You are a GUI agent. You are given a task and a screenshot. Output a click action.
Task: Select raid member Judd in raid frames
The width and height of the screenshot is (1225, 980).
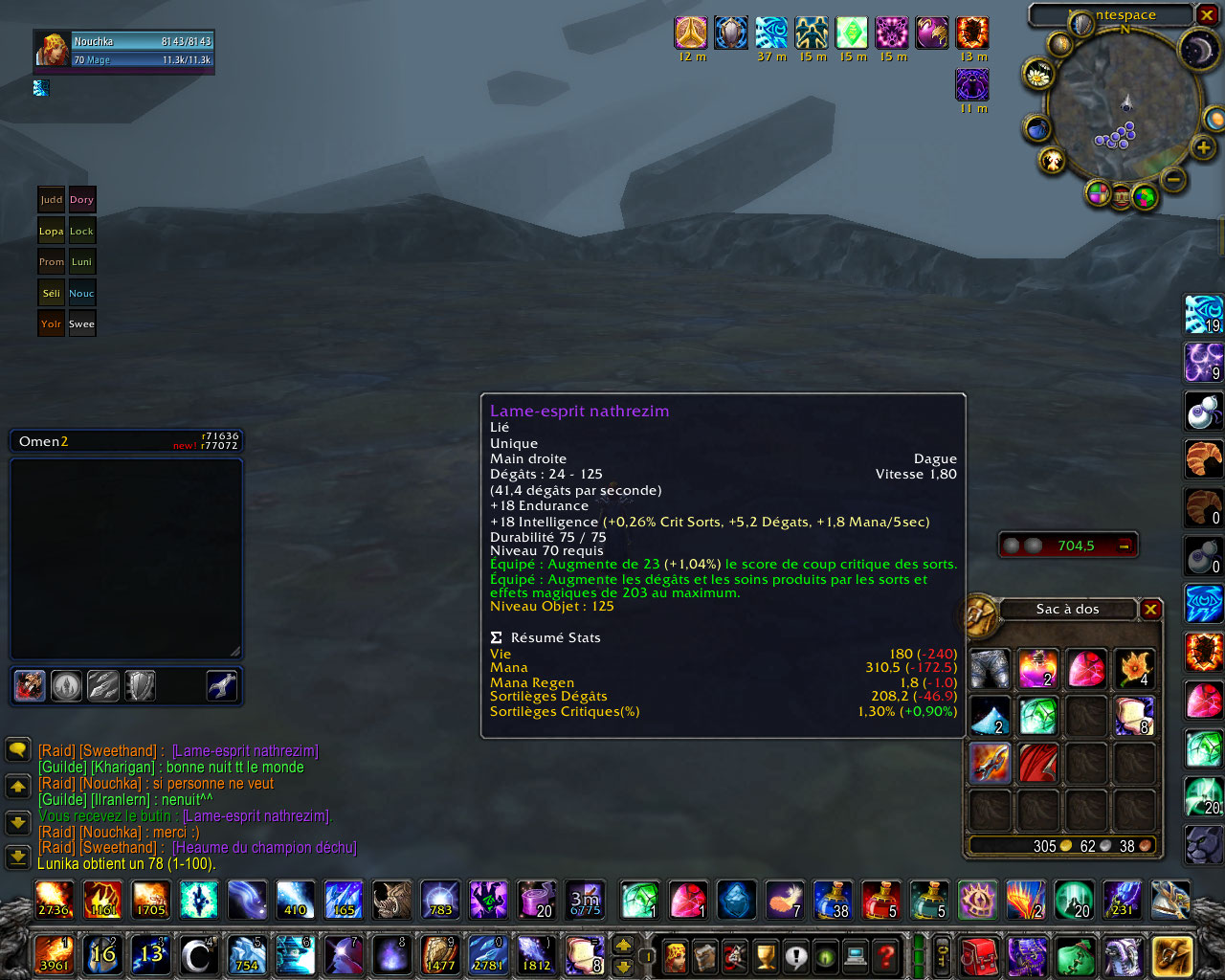click(x=52, y=200)
